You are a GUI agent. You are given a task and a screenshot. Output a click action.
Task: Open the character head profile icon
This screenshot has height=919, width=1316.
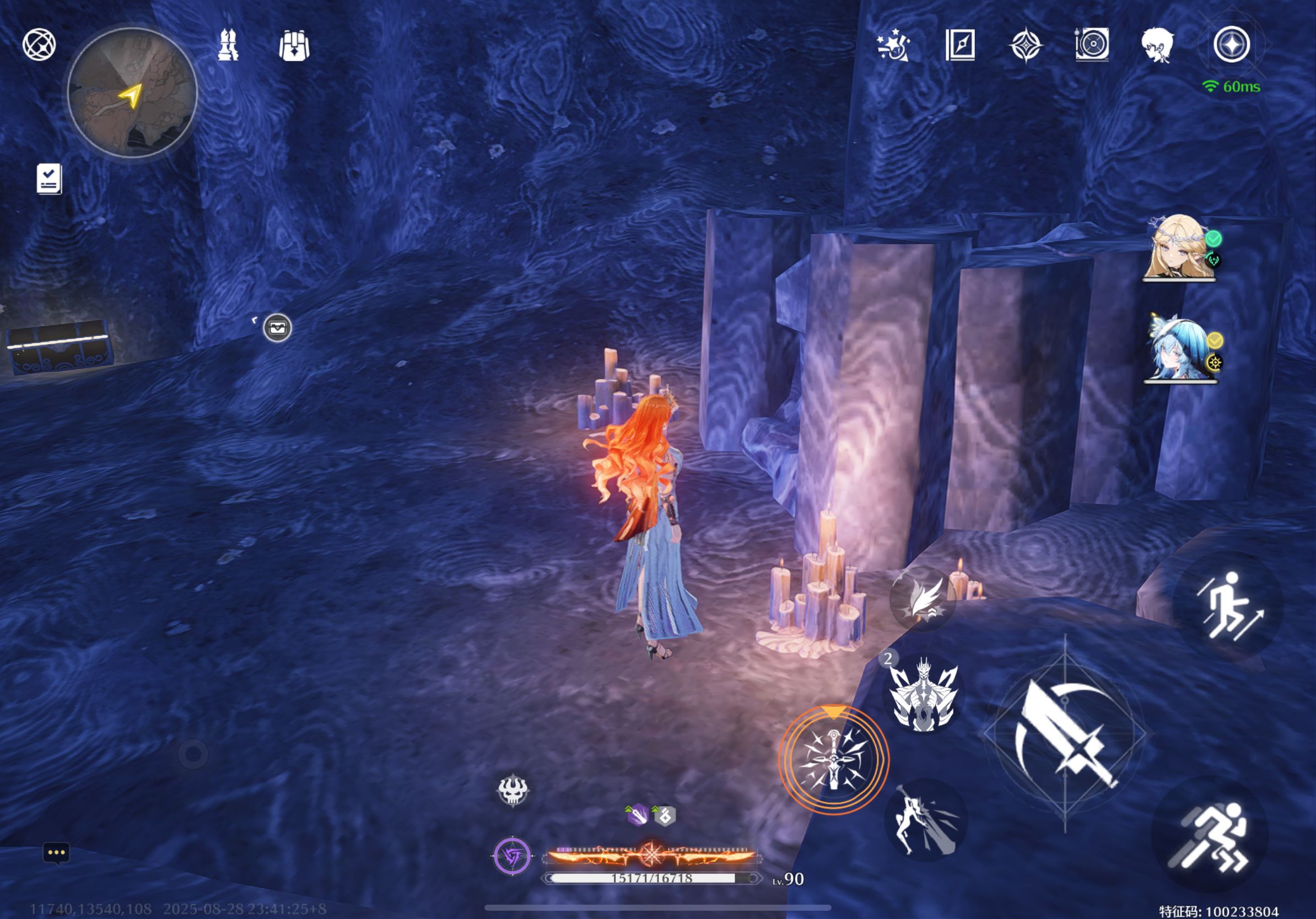tap(1157, 45)
